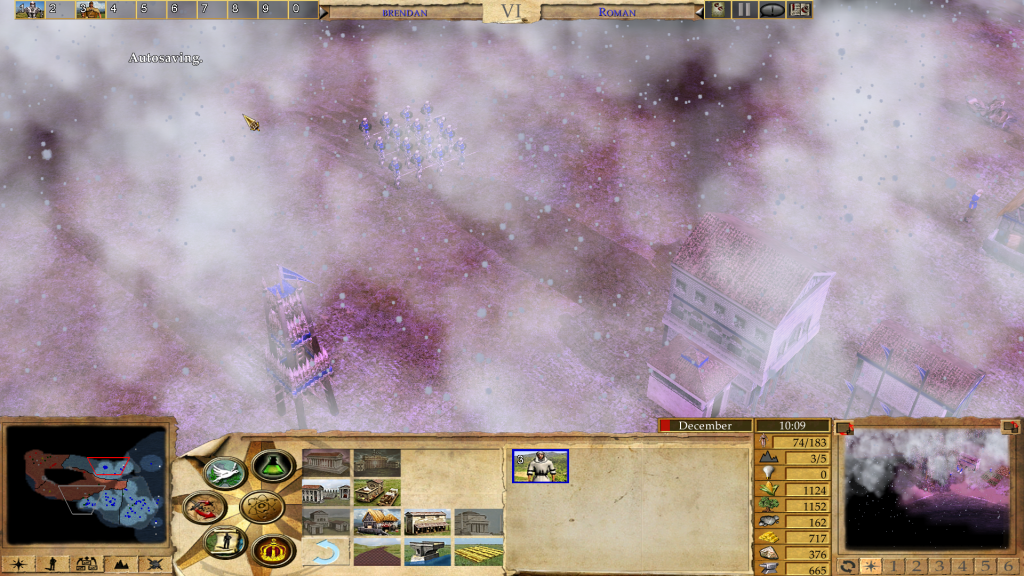Choose the thatched-roof house build icon
1024x576 pixels.
coord(377,522)
